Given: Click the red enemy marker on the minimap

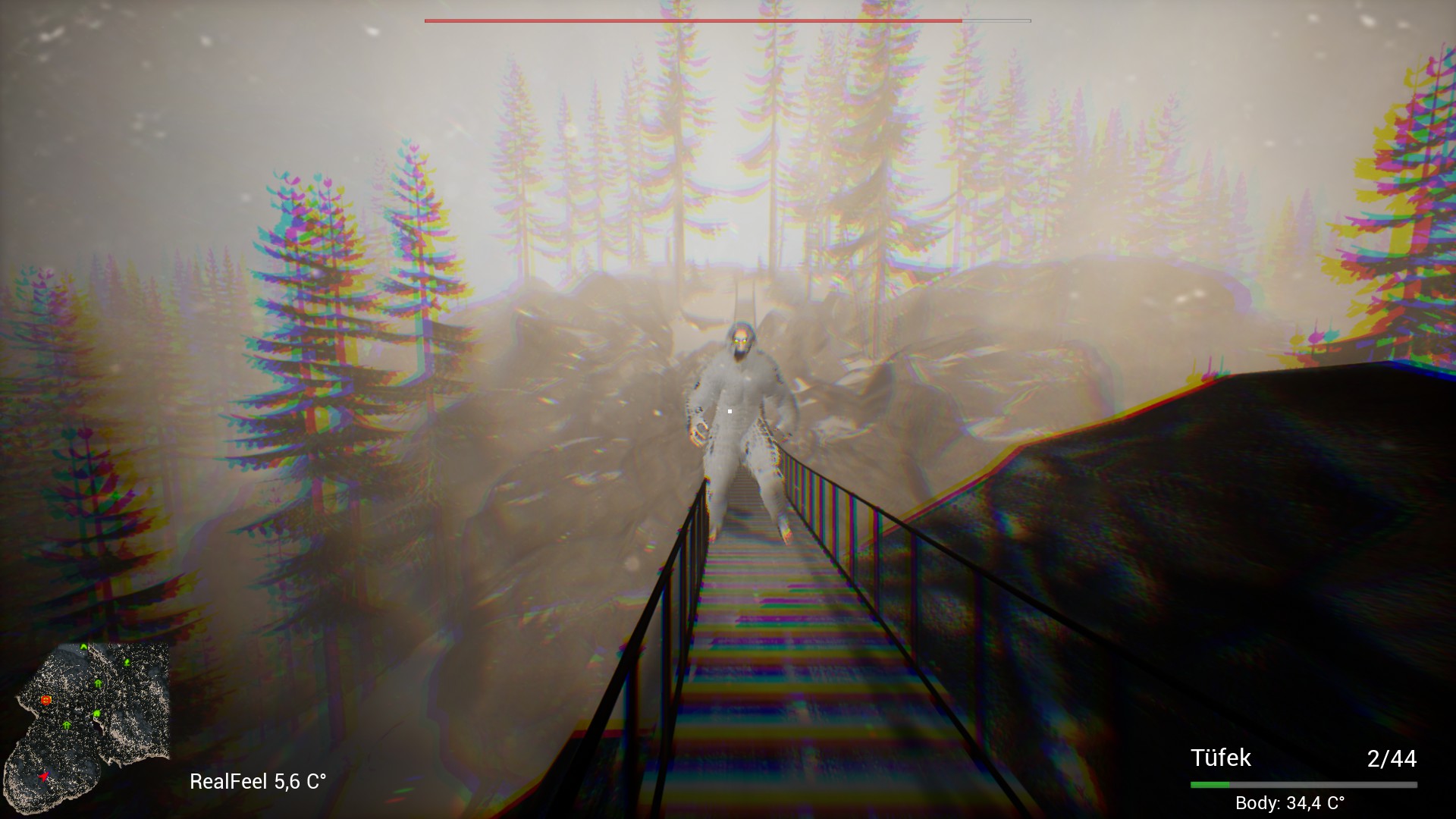Looking at the screenshot, I should pos(45,700).
